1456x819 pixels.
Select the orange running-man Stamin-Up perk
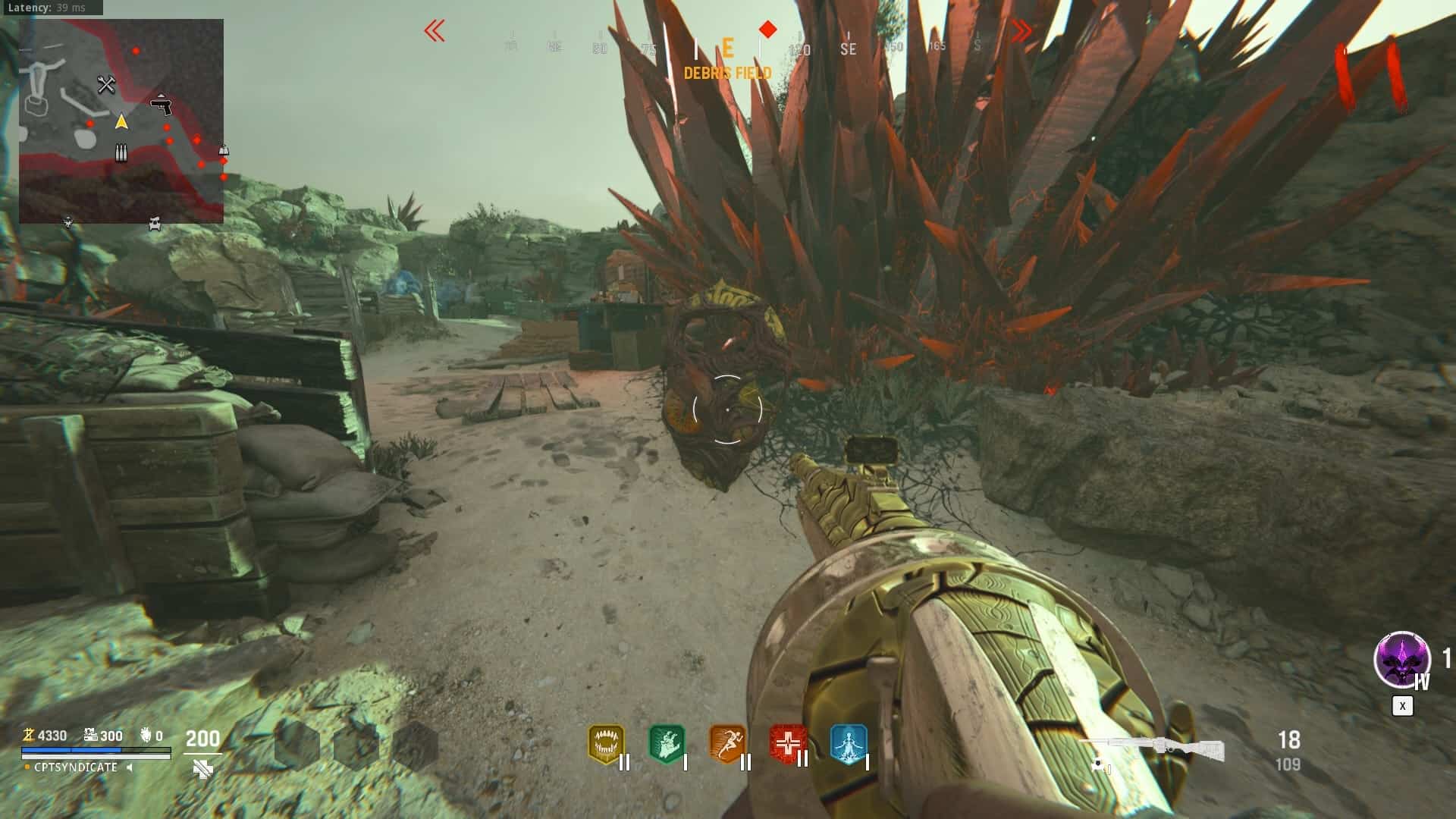[727, 744]
